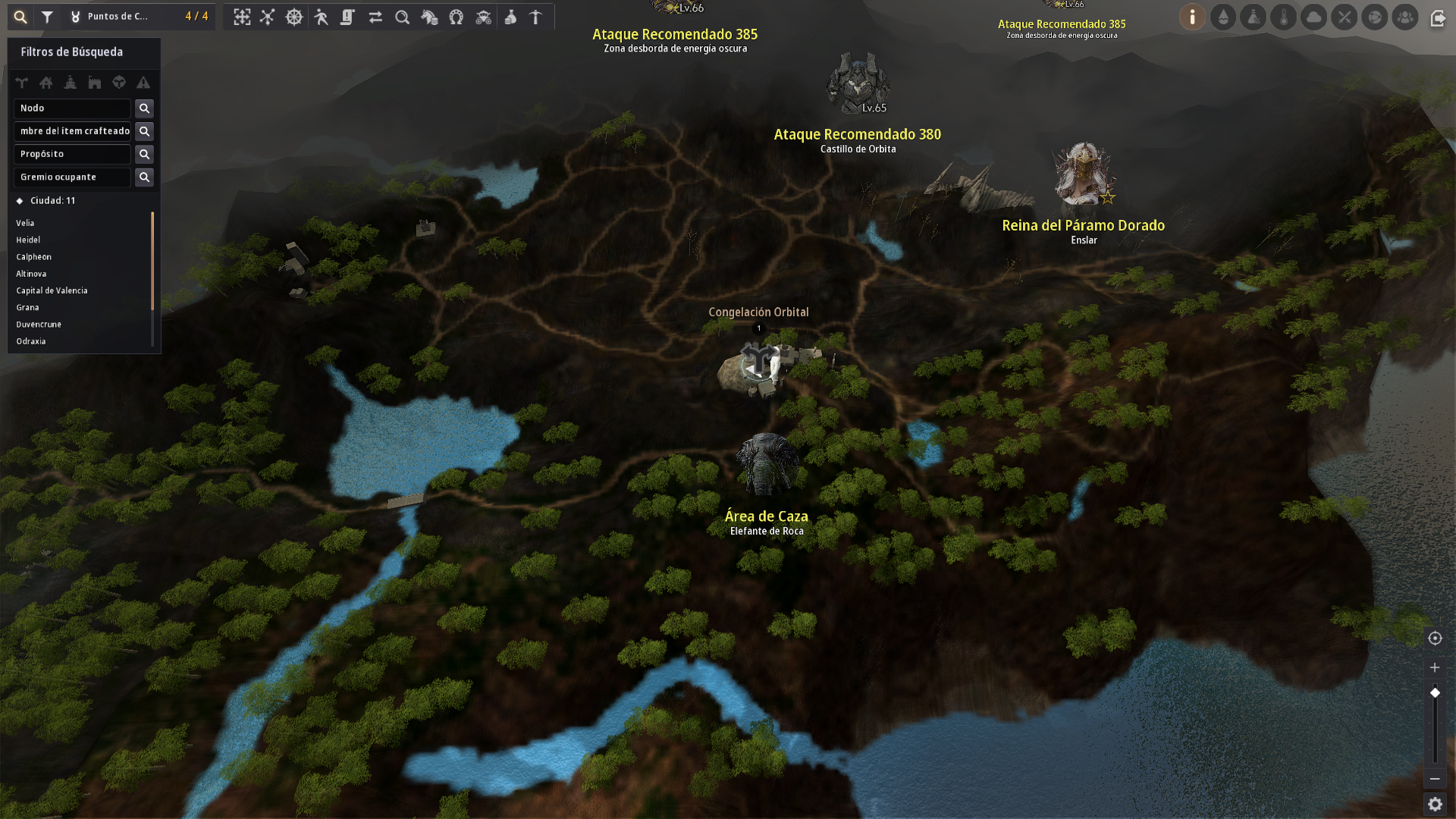Toggle the crossed swords overlay
Screen dimensions: 1456x819
point(1345,17)
